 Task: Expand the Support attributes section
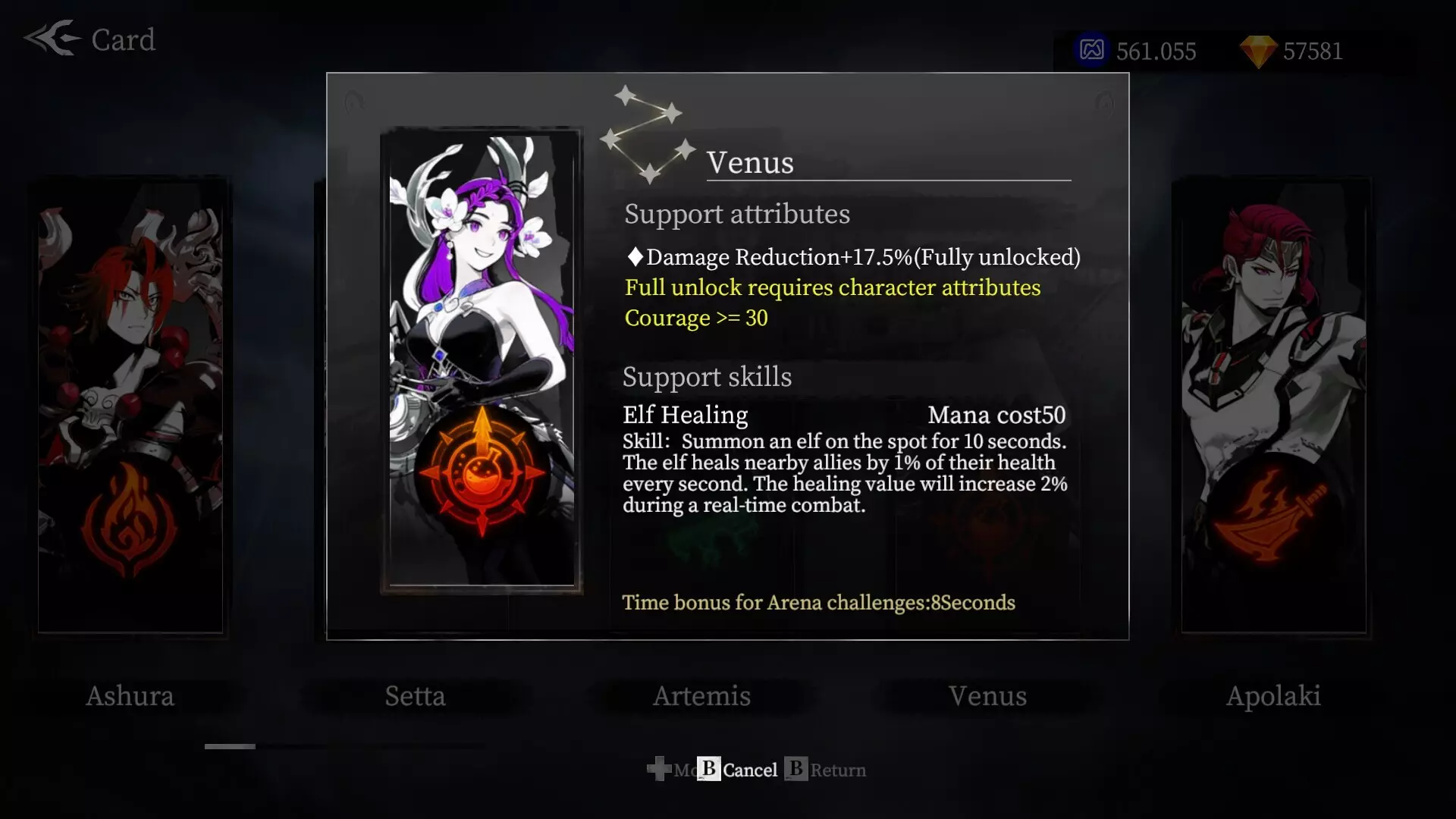736,214
